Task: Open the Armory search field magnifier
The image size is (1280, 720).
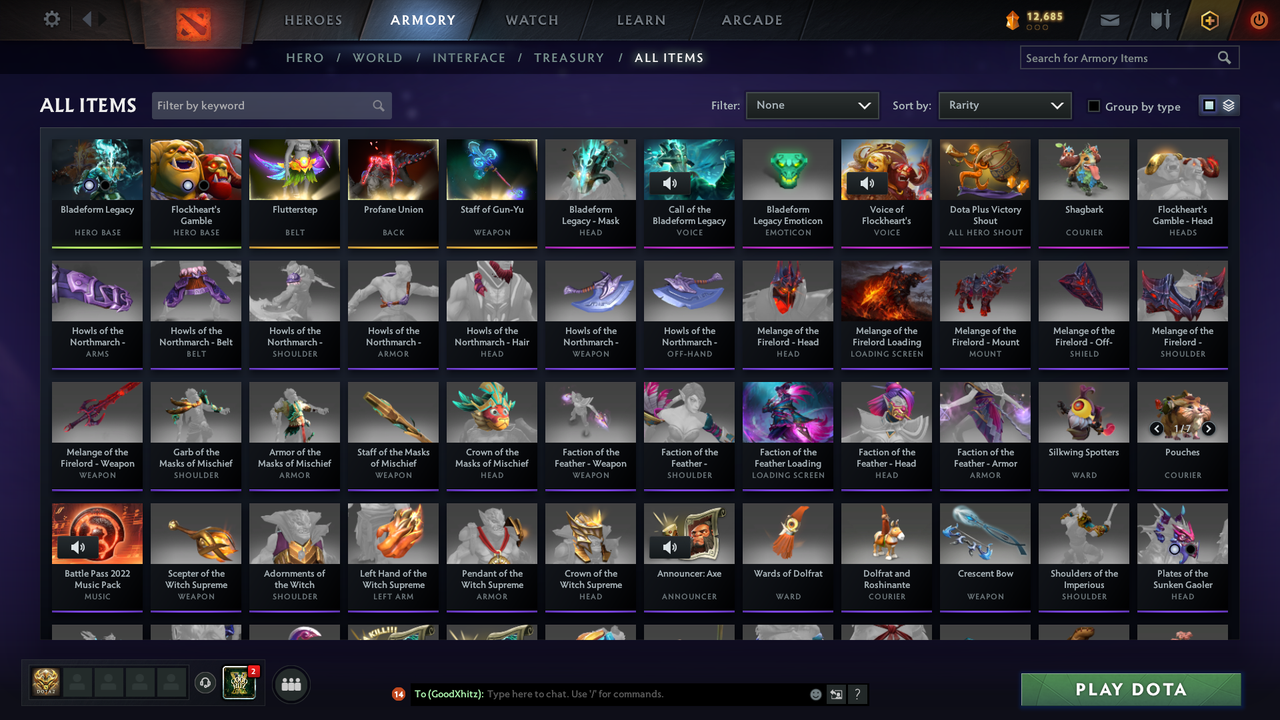Action: point(1224,57)
